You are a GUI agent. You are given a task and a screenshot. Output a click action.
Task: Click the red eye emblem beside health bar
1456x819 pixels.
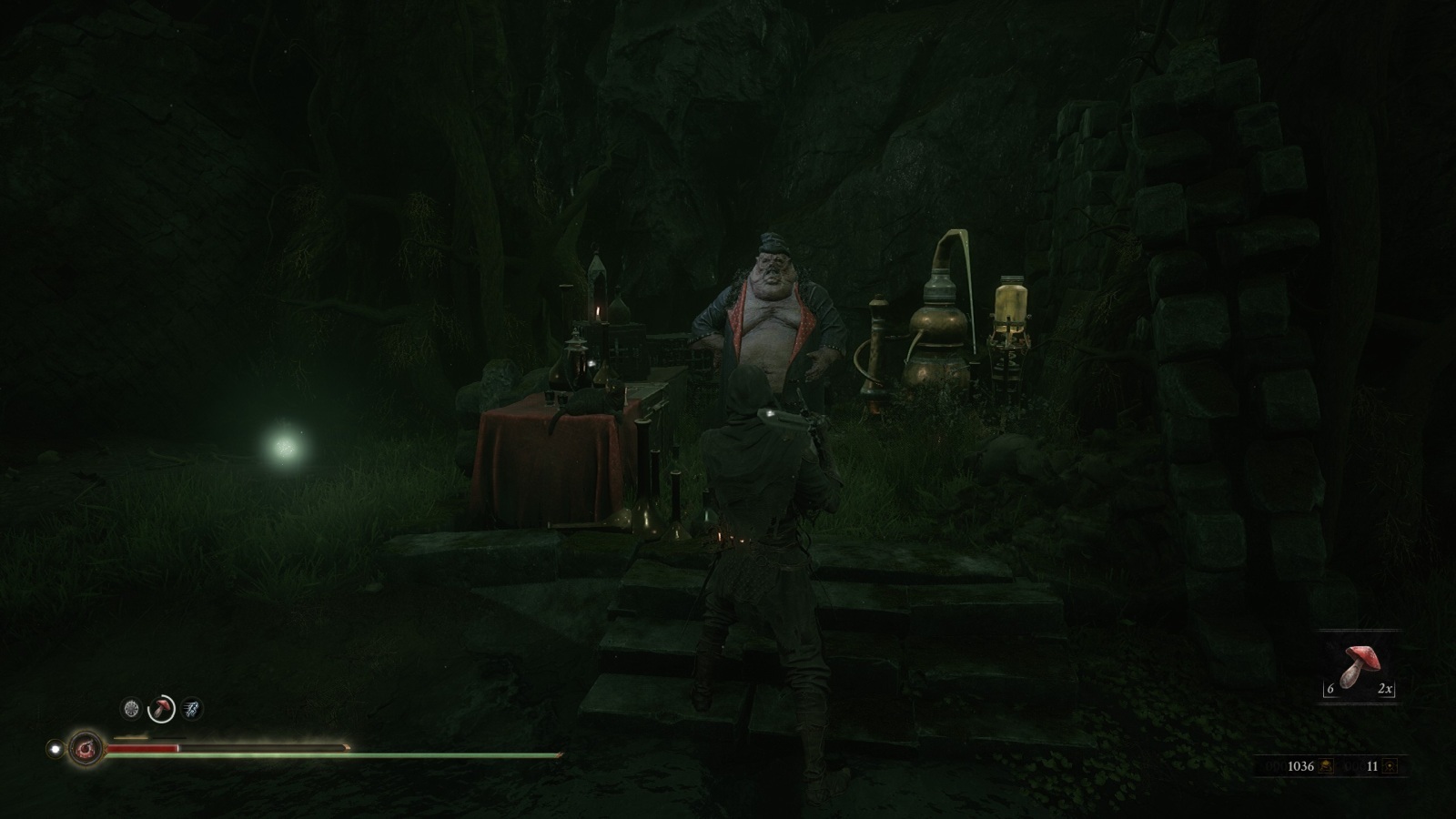pos(86,749)
